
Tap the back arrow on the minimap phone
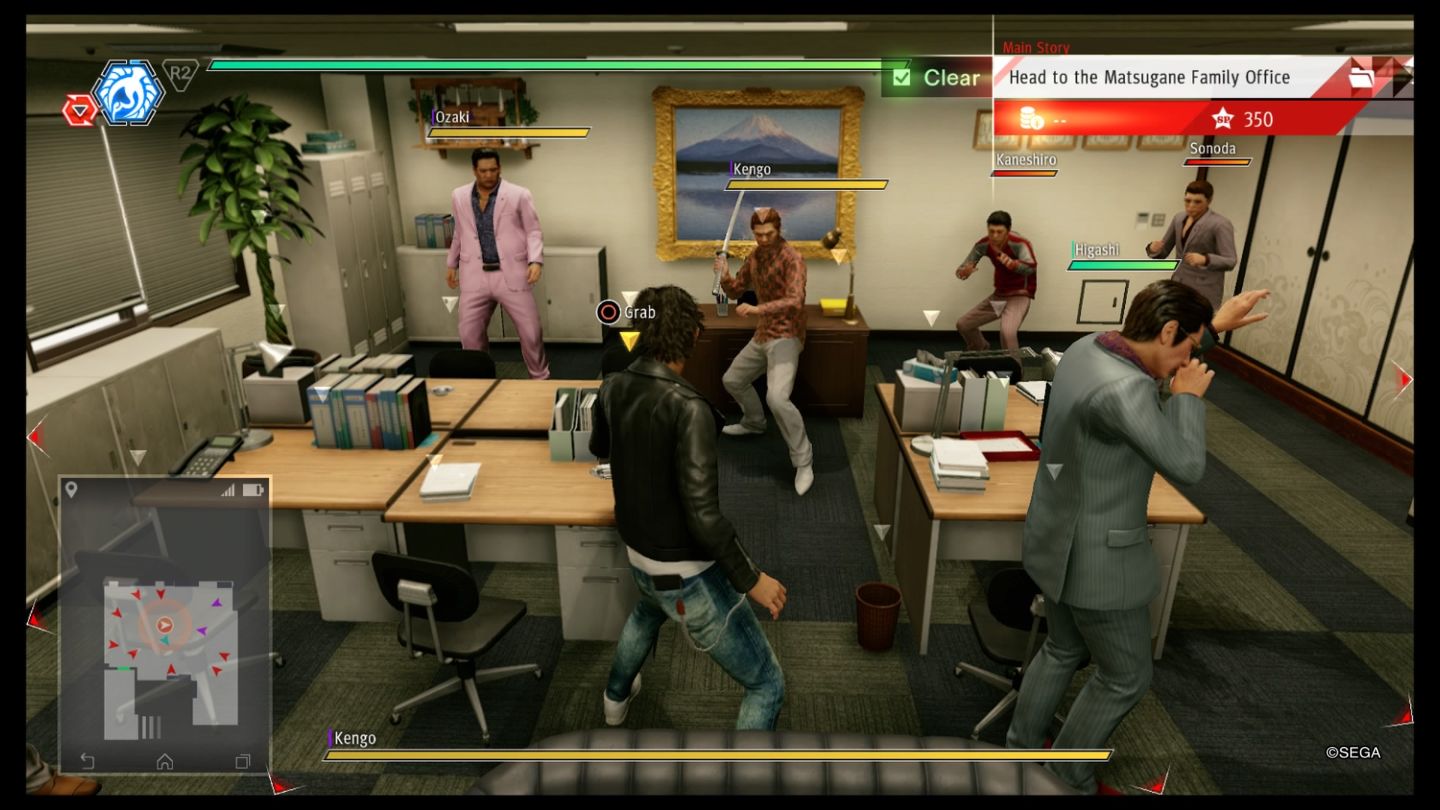[85, 760]
